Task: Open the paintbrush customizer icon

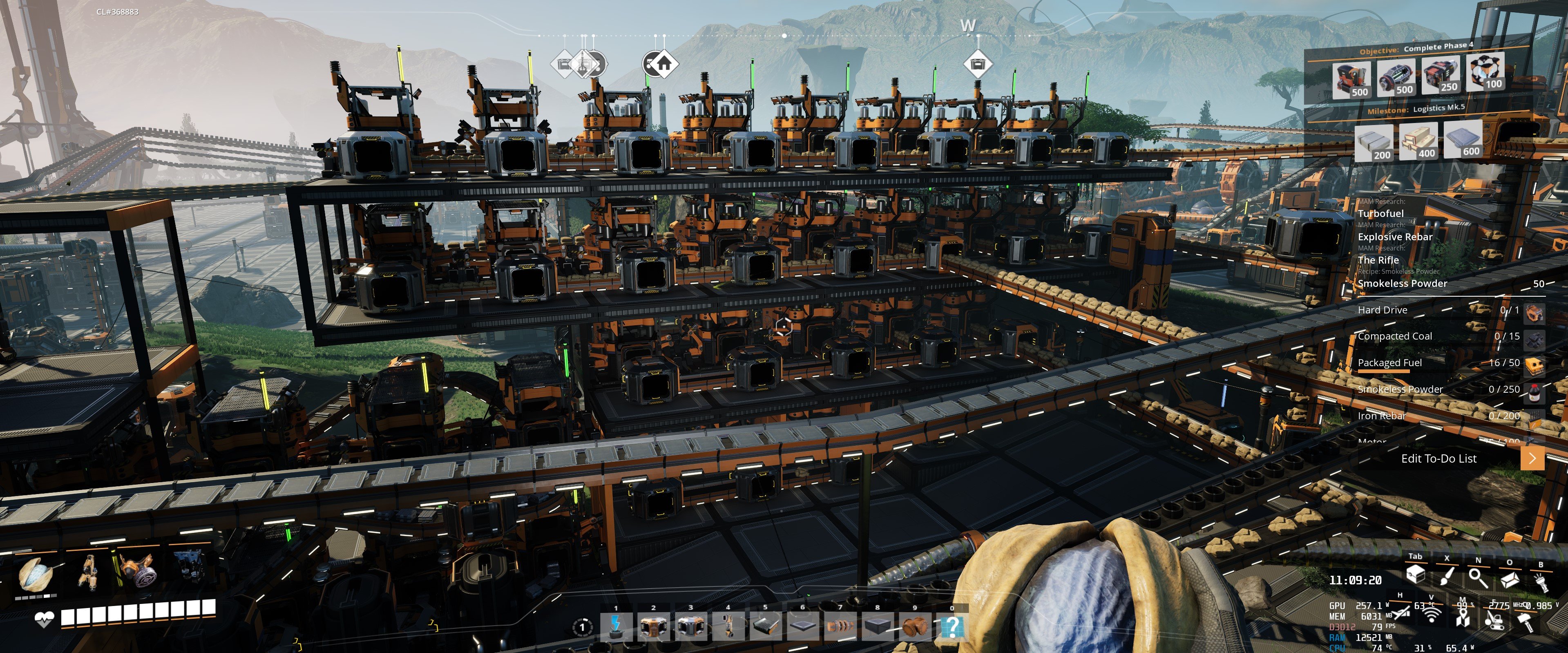Action: [1447, 576]
